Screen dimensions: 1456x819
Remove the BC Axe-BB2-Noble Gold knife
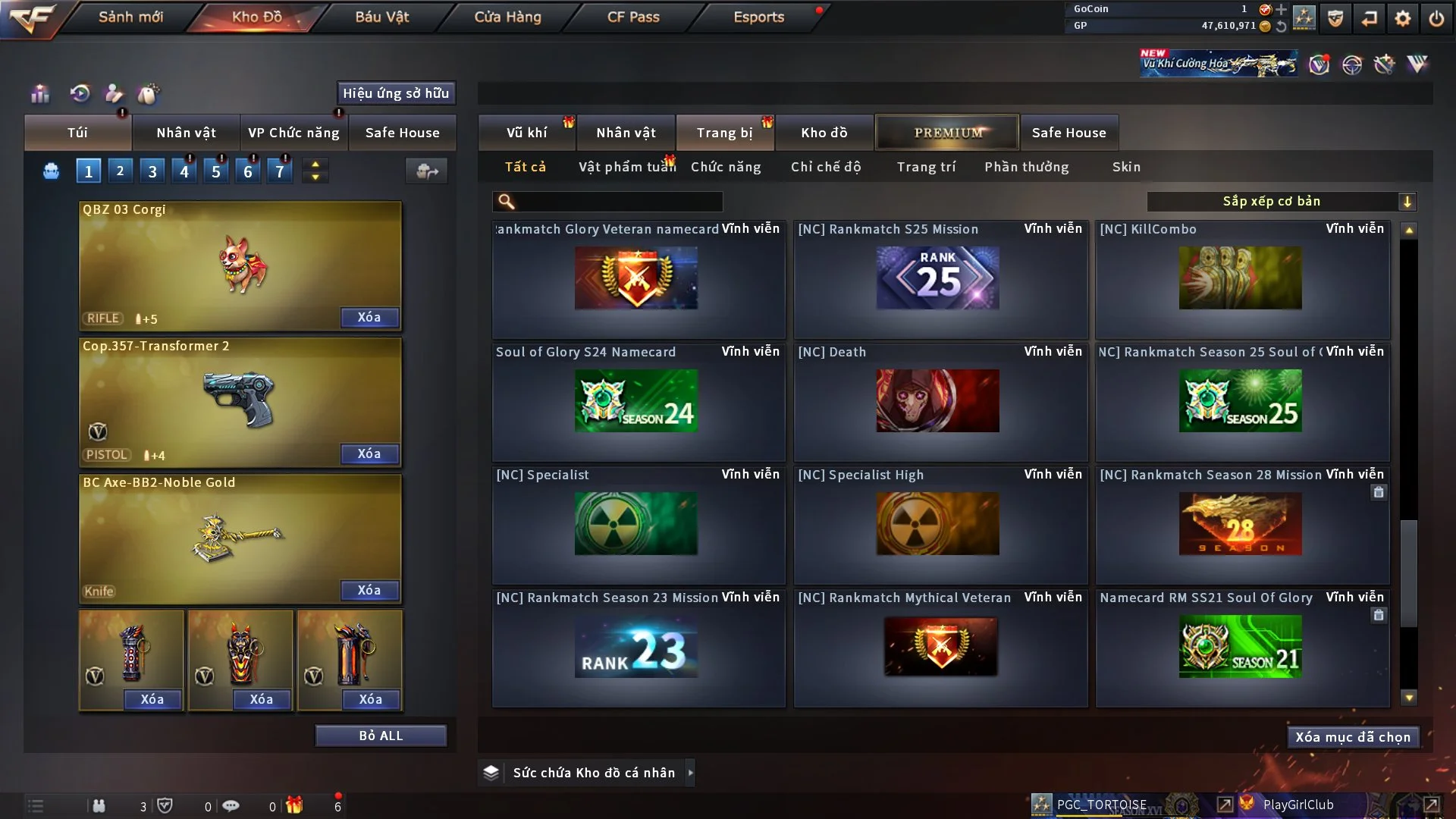point(369,590)
